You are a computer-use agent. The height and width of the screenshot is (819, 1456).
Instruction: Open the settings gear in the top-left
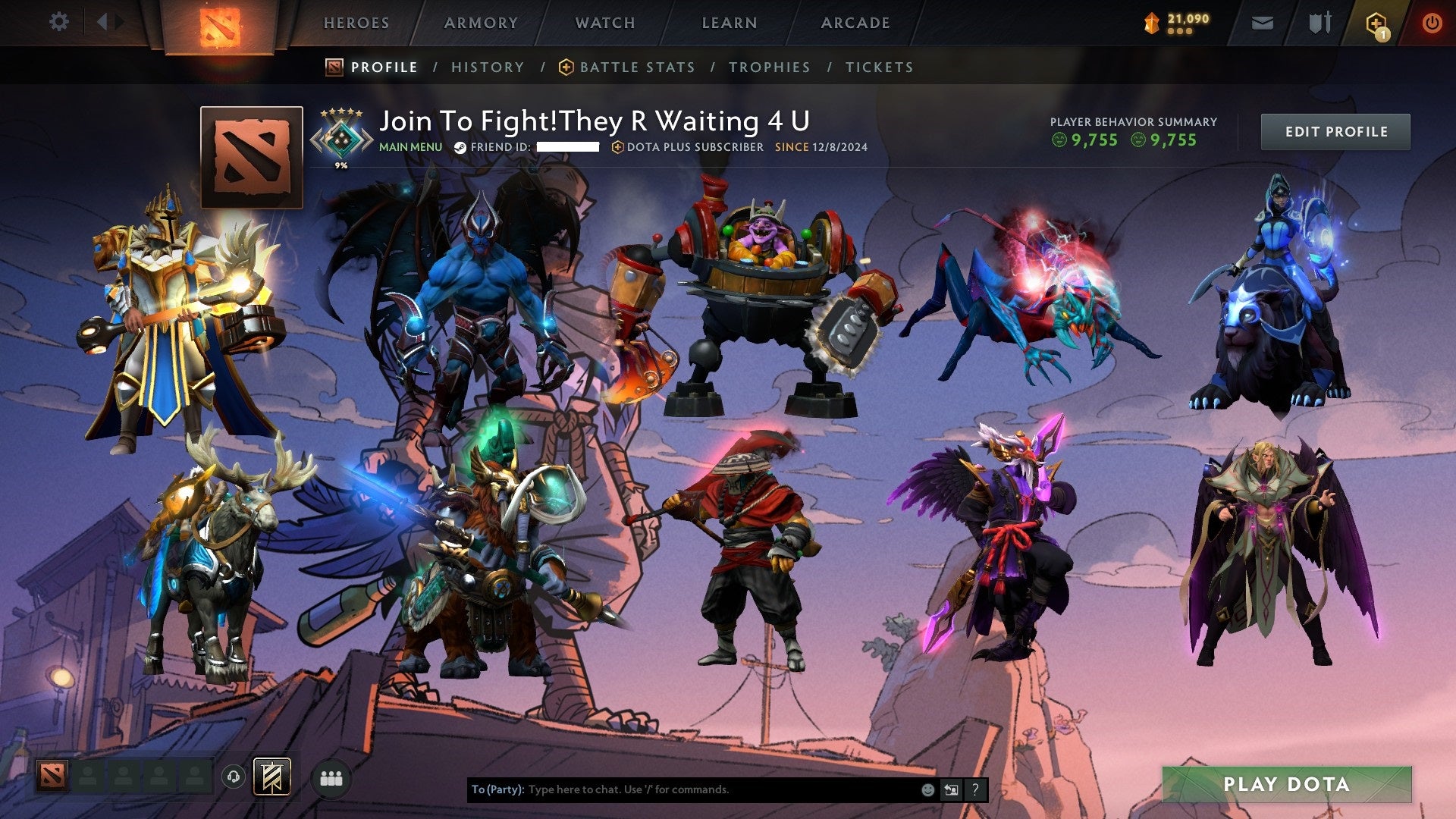click(58, 22)
